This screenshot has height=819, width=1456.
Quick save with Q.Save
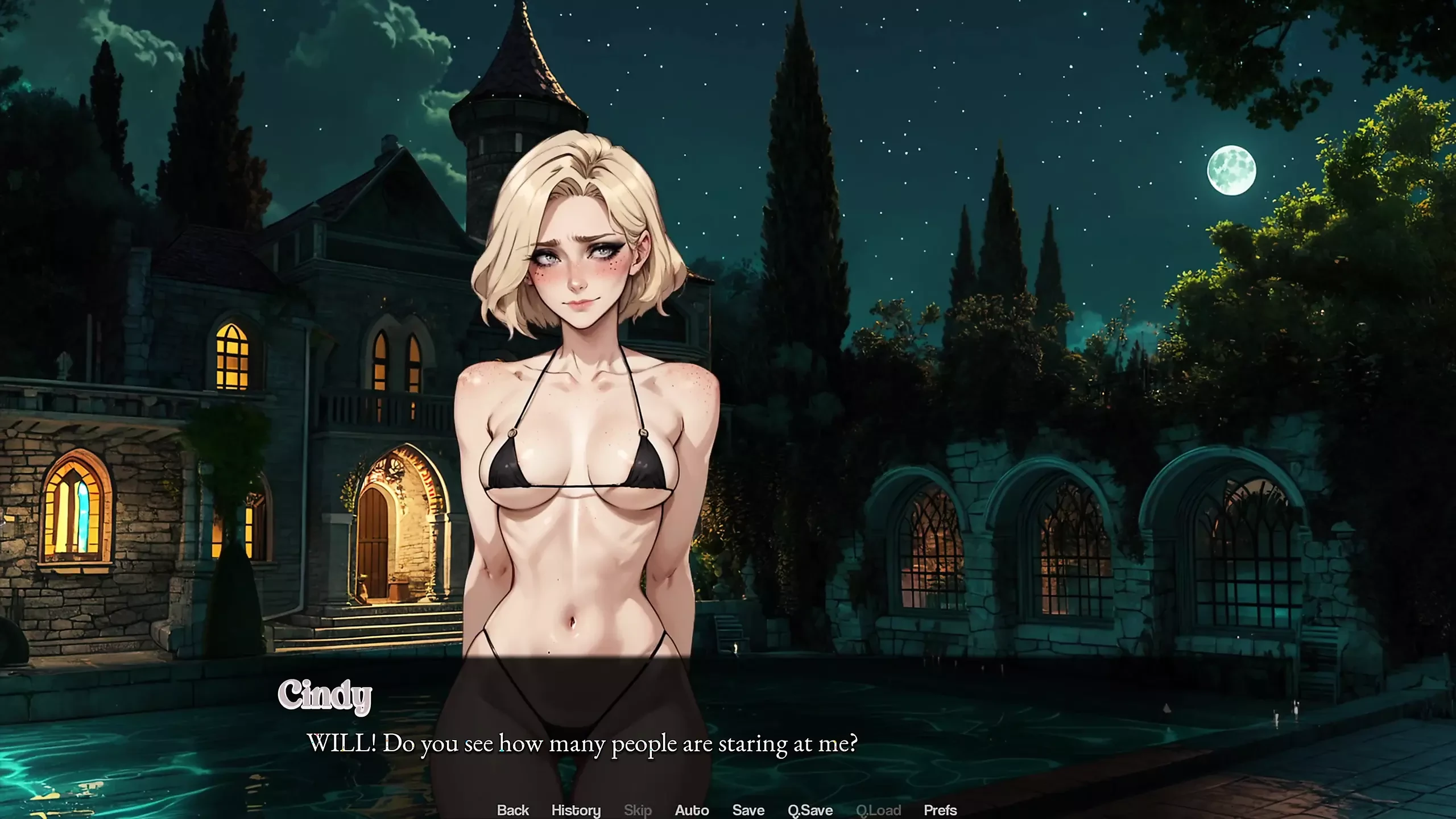[x=810, y=810]
